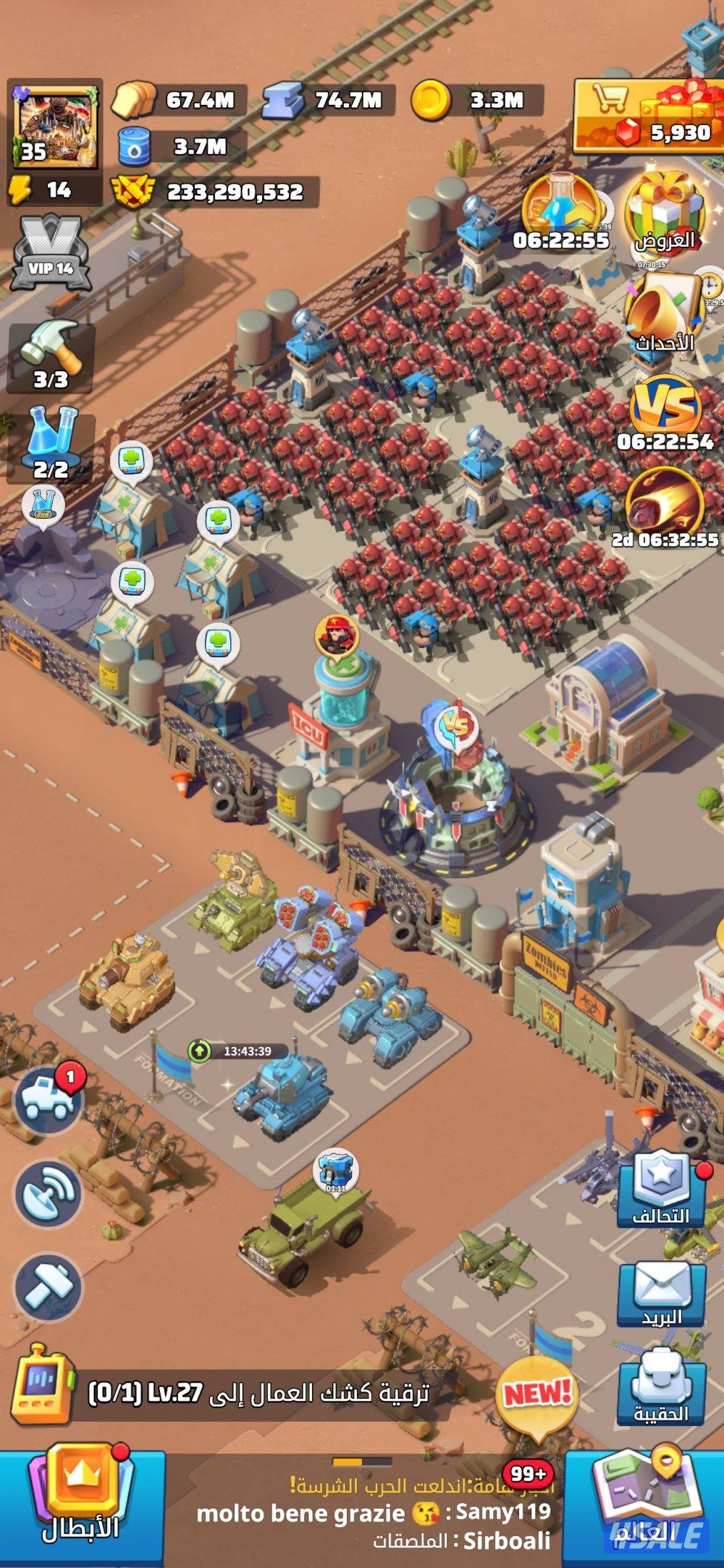Open the الأحداث events menu
The width and height of the screenshot is (724, 1568).
664,315
